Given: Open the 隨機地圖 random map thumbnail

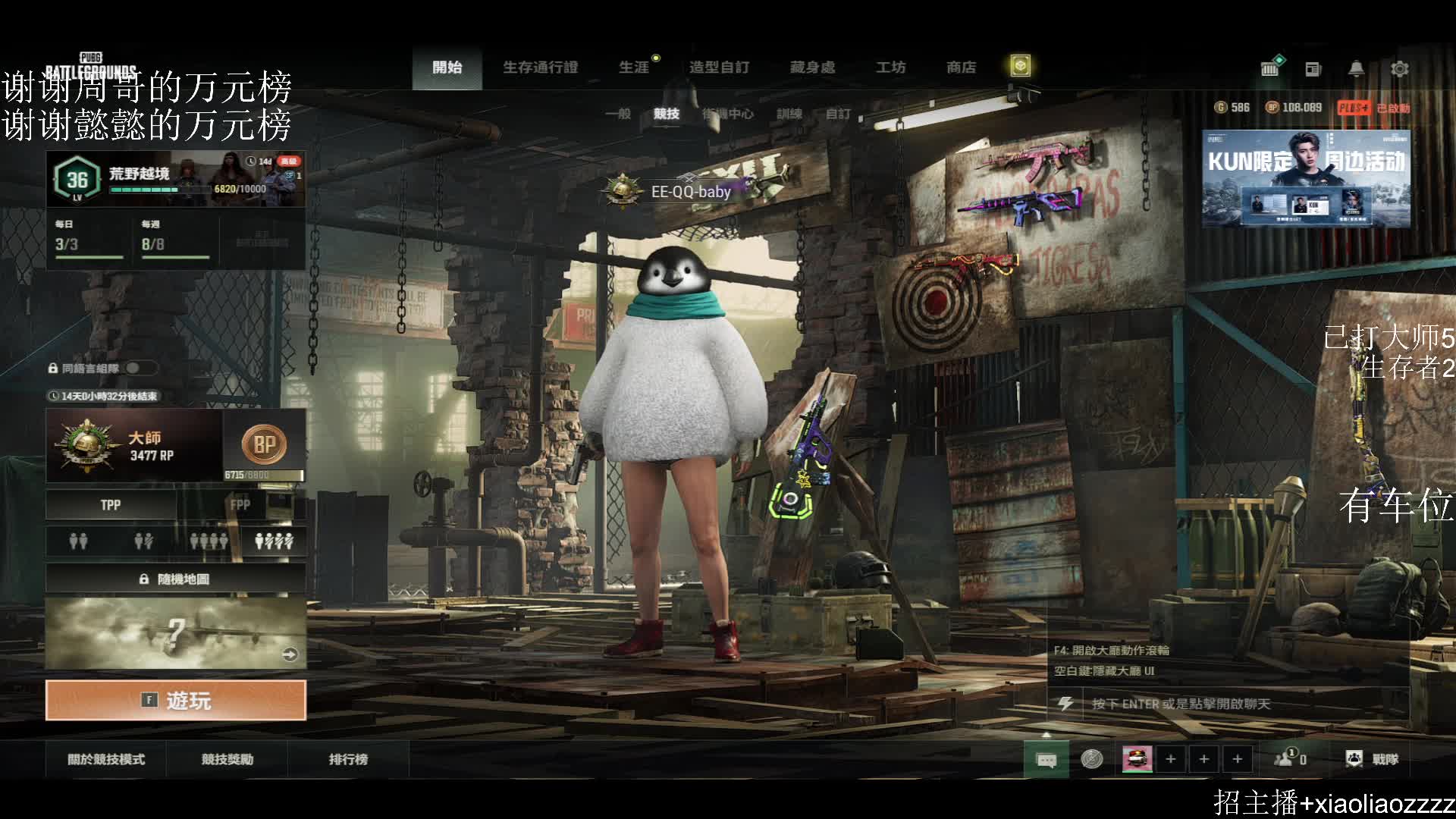Looking at the screenshot, I should pyautogui.click(x=176, y=633).
